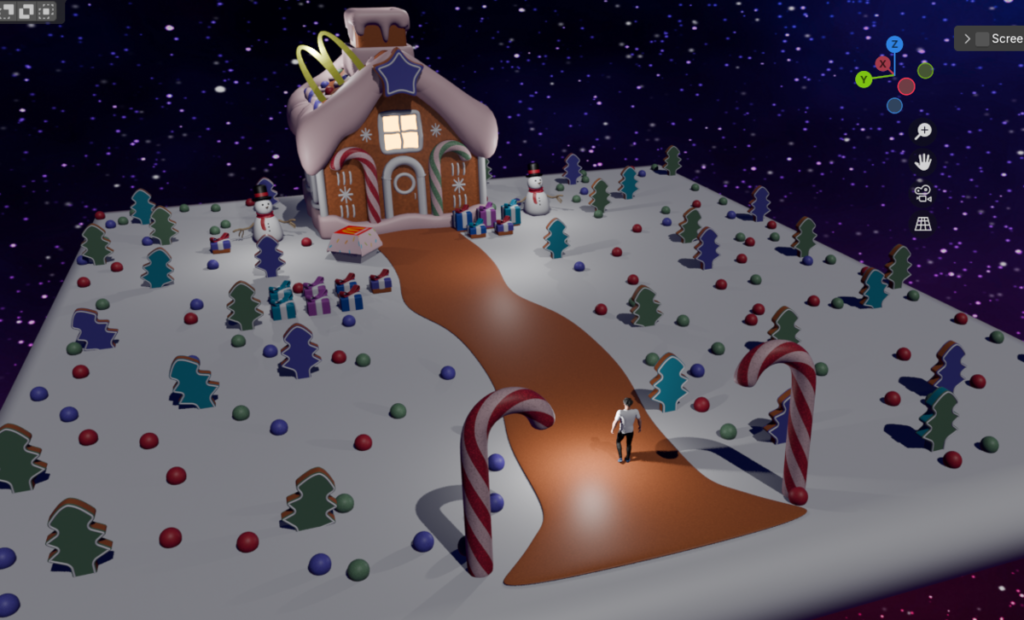Viewport: 1024px width, 620px height.
Task: Choose the dotted-border square selection mode icon
Action: pyautogui.click(x=45, y=11)
